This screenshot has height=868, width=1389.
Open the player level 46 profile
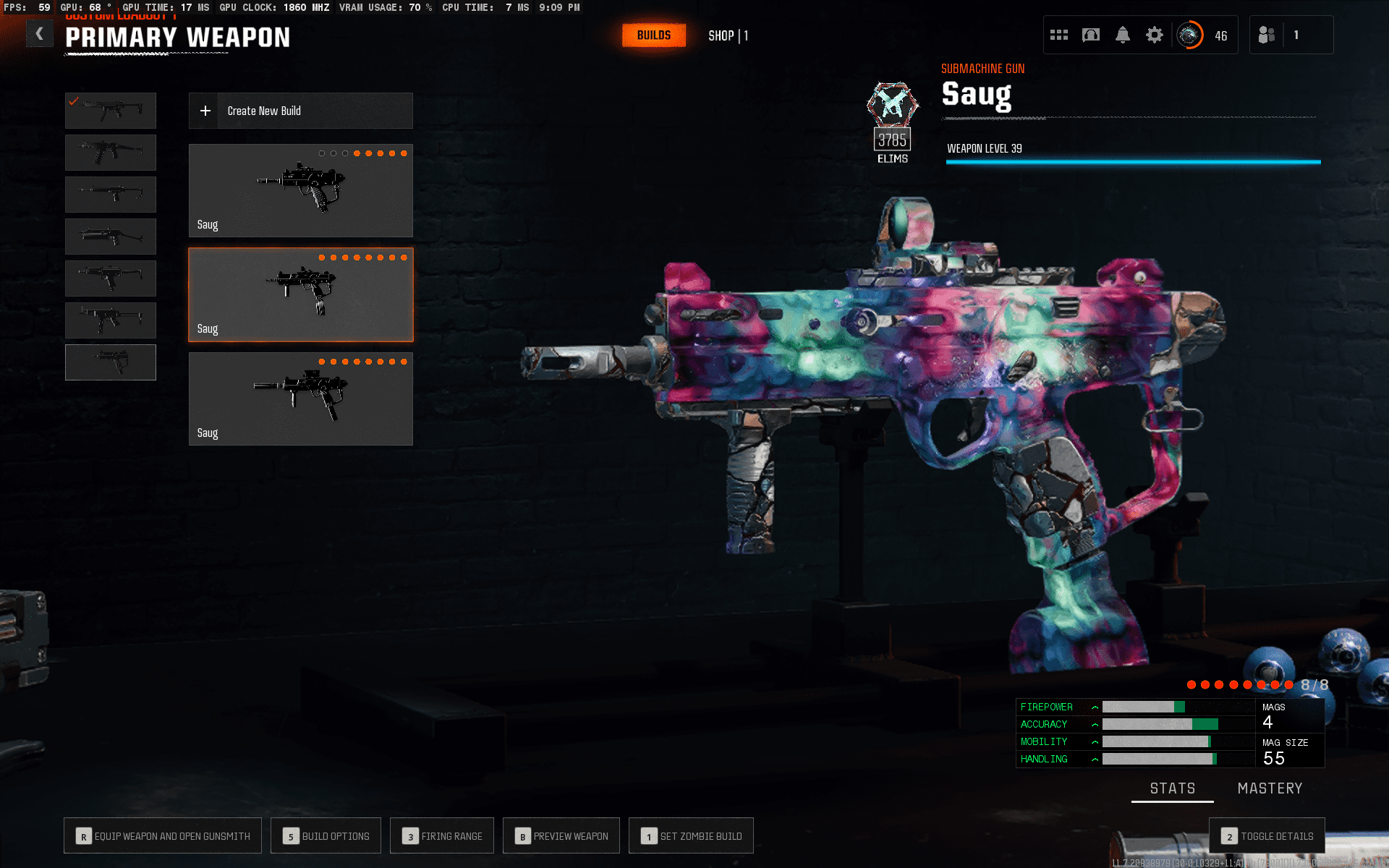coord(1202,35)
